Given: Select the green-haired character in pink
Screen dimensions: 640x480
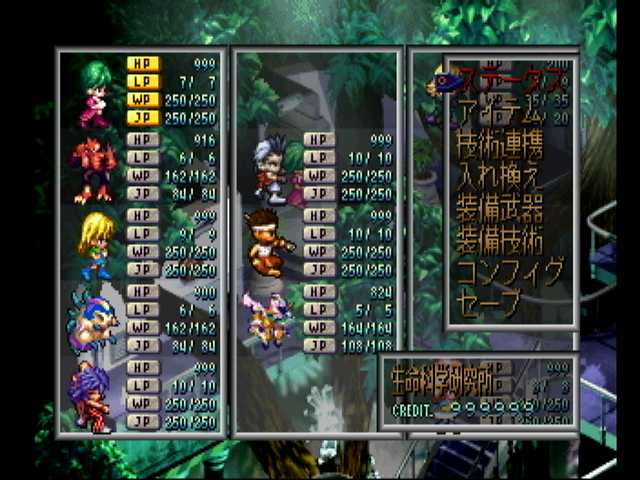Looking at the screenshot, I should tap(93, 90).
